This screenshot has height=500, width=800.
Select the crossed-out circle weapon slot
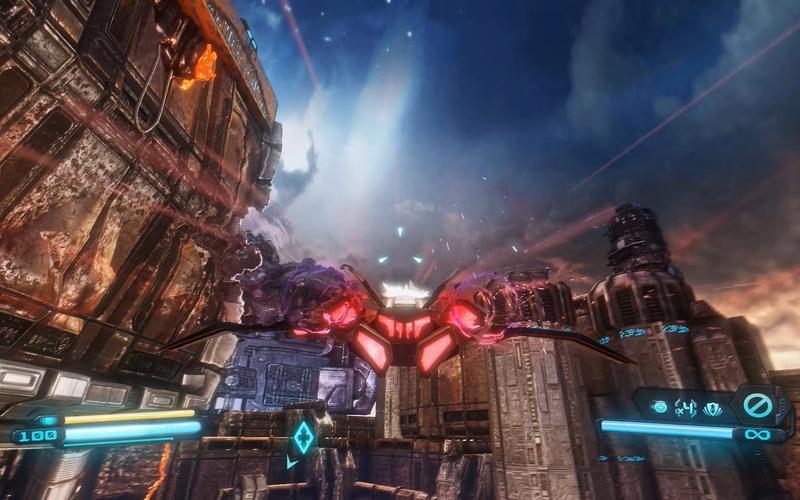(x=757, y=406)
